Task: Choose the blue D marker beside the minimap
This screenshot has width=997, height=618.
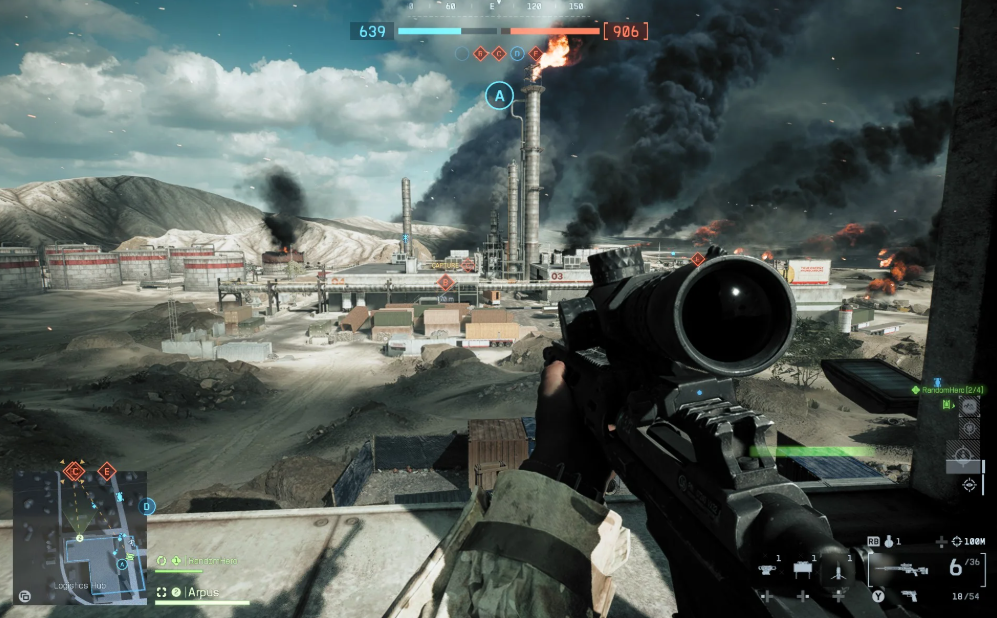Action: (148, 507)
